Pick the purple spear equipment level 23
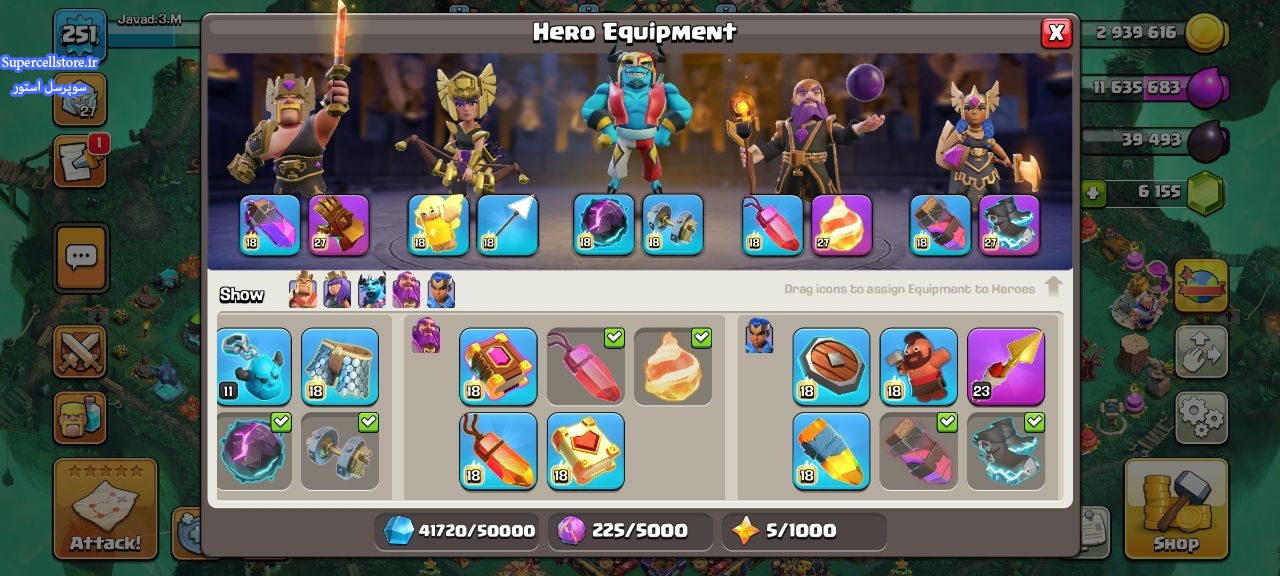The image size is (1280, 576). pos(1006,367)
